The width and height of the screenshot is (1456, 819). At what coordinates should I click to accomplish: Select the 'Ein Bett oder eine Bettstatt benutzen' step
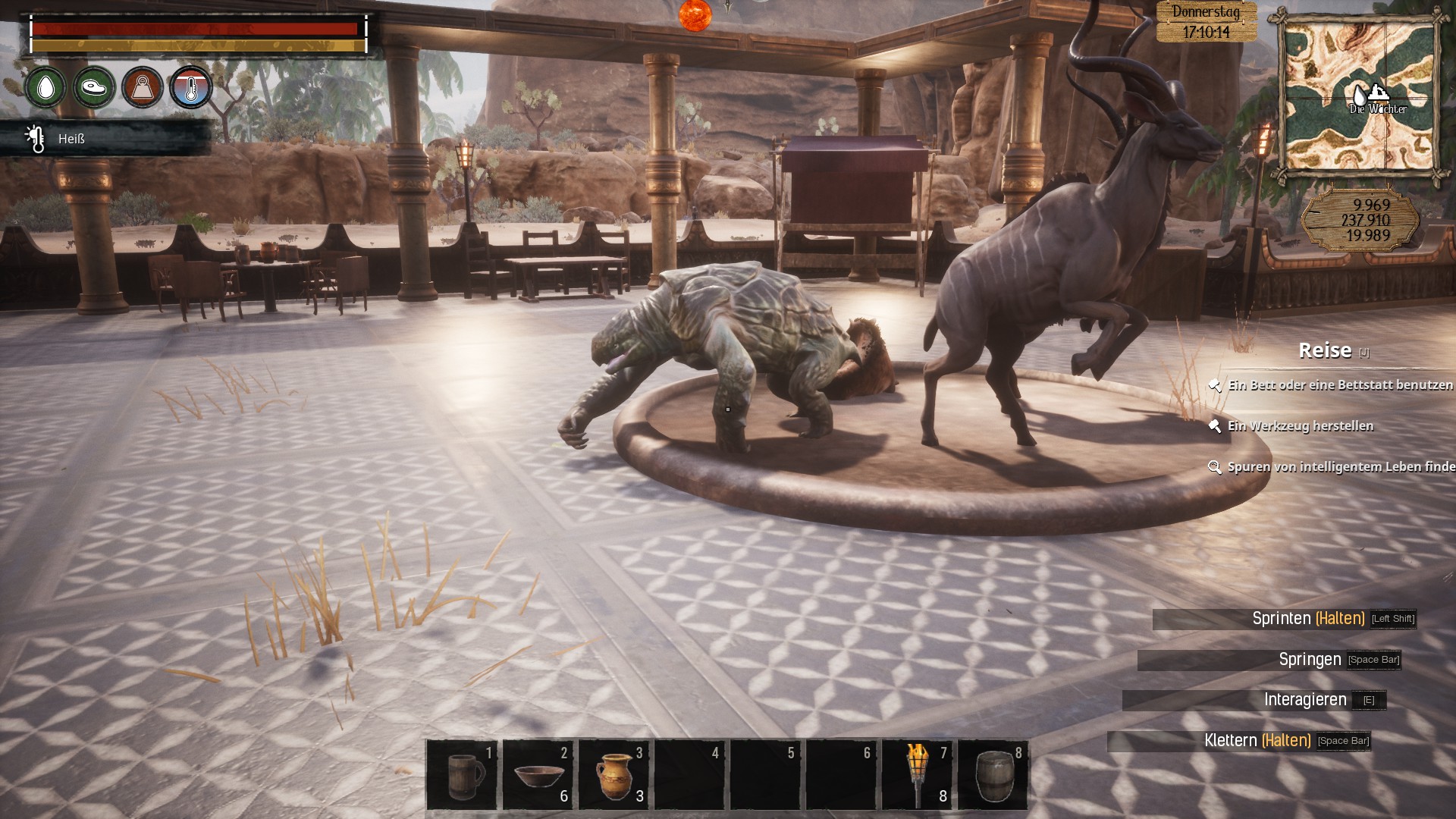coord(1339,385)
